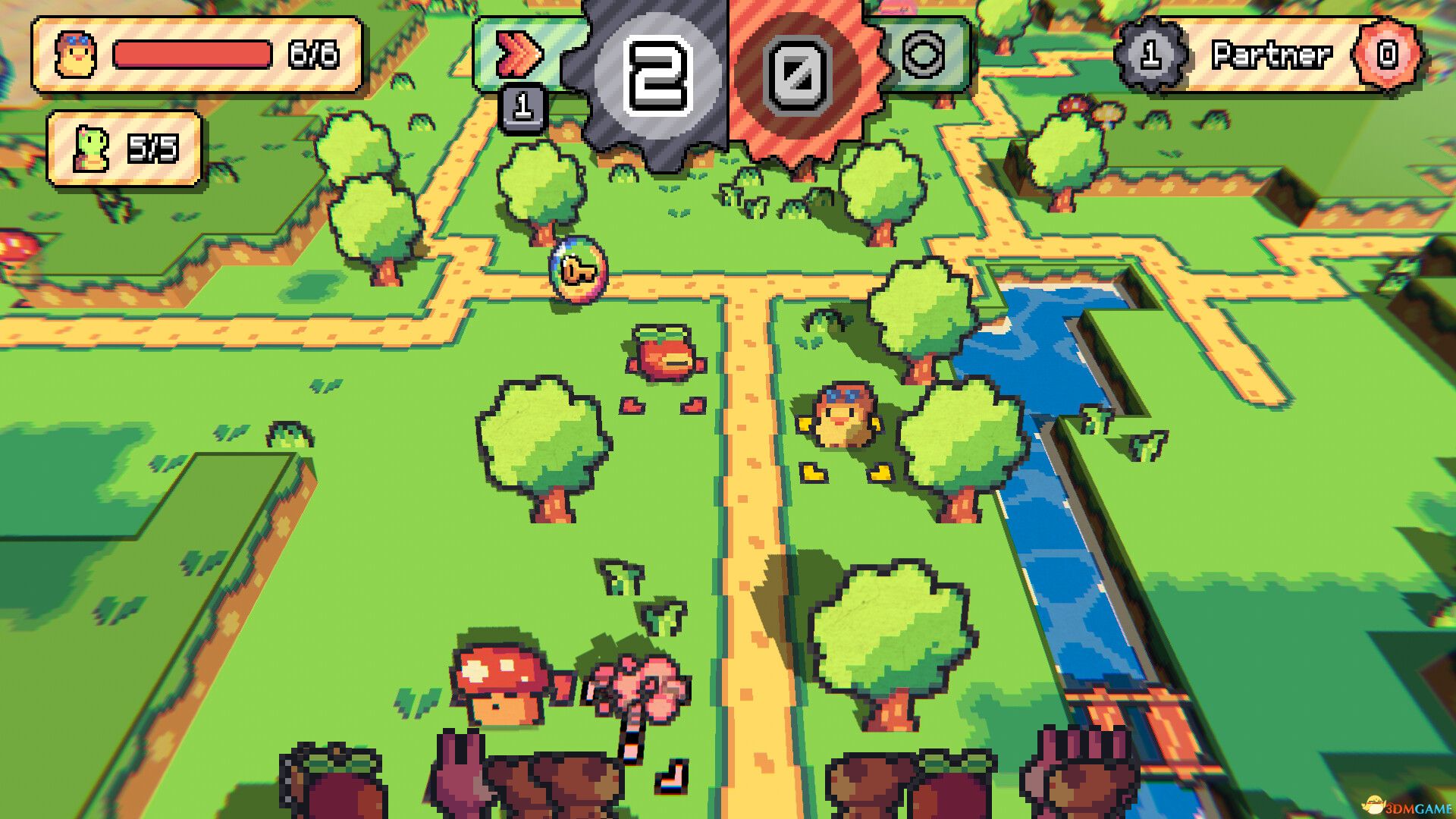1456x819 pixels.
Task: Click the rainbow key bubble on the path
Action: coord(578,270)
